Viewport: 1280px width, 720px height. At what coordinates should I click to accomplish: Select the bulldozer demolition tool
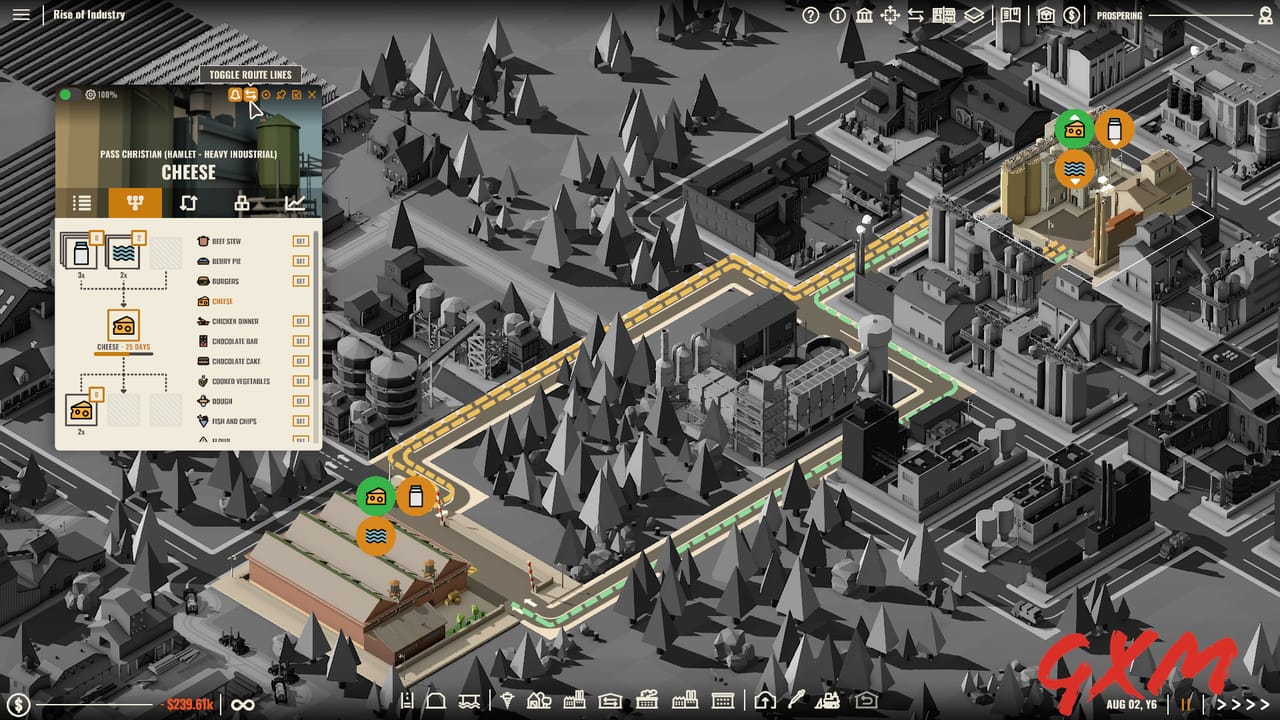(828, 702)
